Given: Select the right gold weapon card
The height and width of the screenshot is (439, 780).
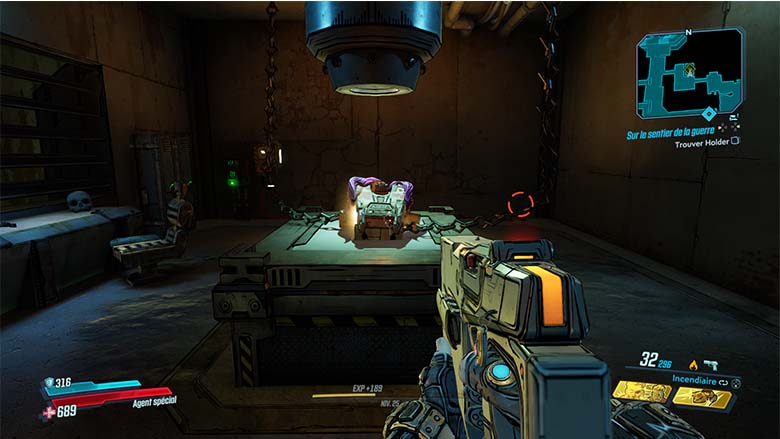Looking at the screenshot, I should pos(702,396).
